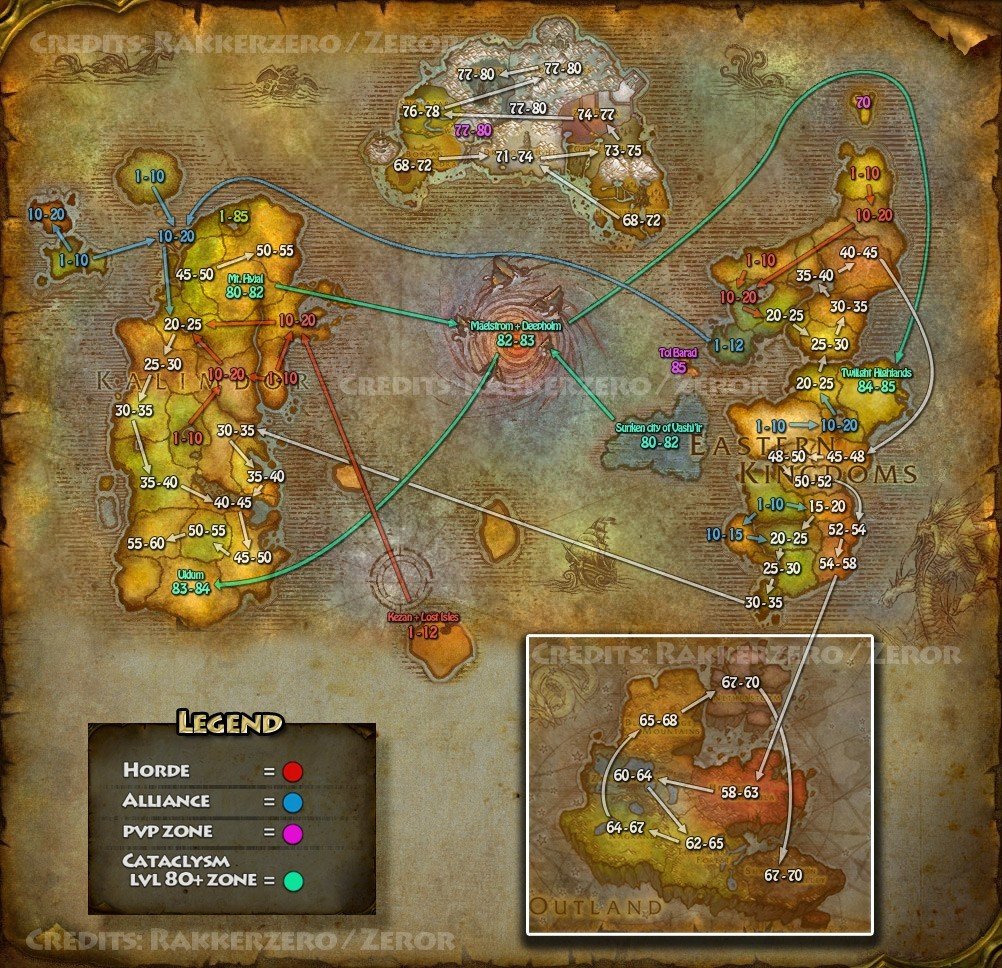Select the 60-64 Outland zone marker
1002x968 pixels.
point(633,775)
